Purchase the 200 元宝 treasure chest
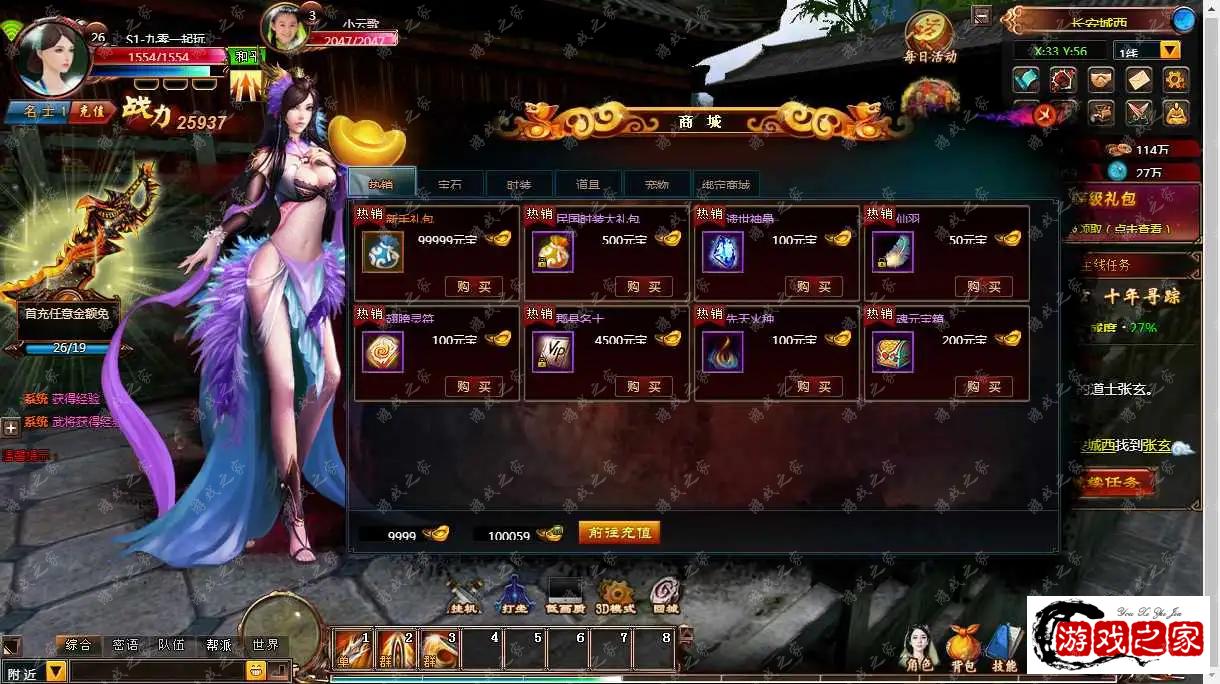The image size is (1220, 684). coord(983,387)
